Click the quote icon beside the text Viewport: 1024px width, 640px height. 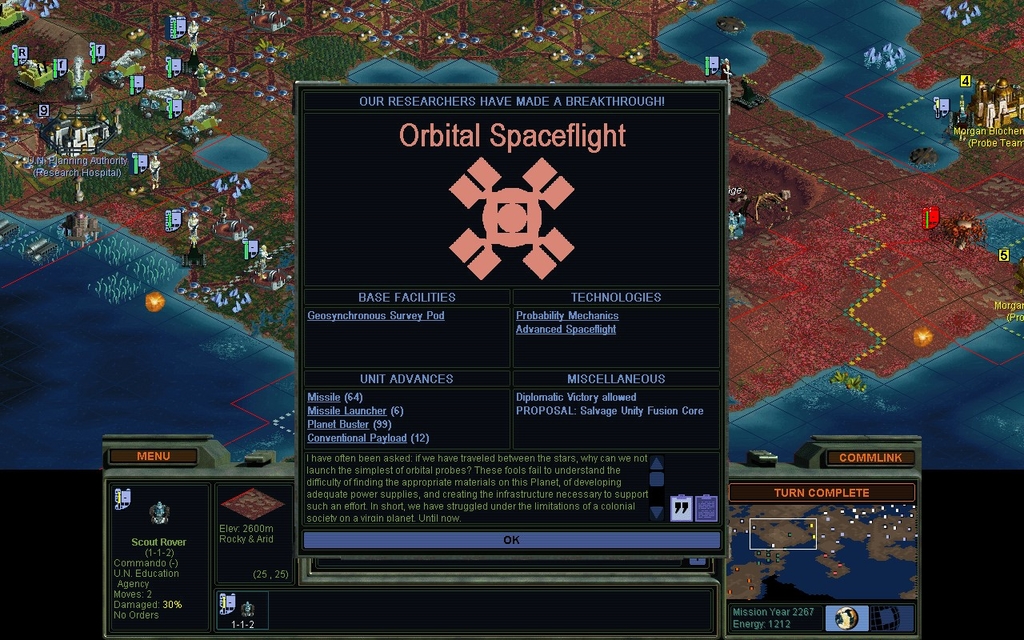tap(681, 508)
